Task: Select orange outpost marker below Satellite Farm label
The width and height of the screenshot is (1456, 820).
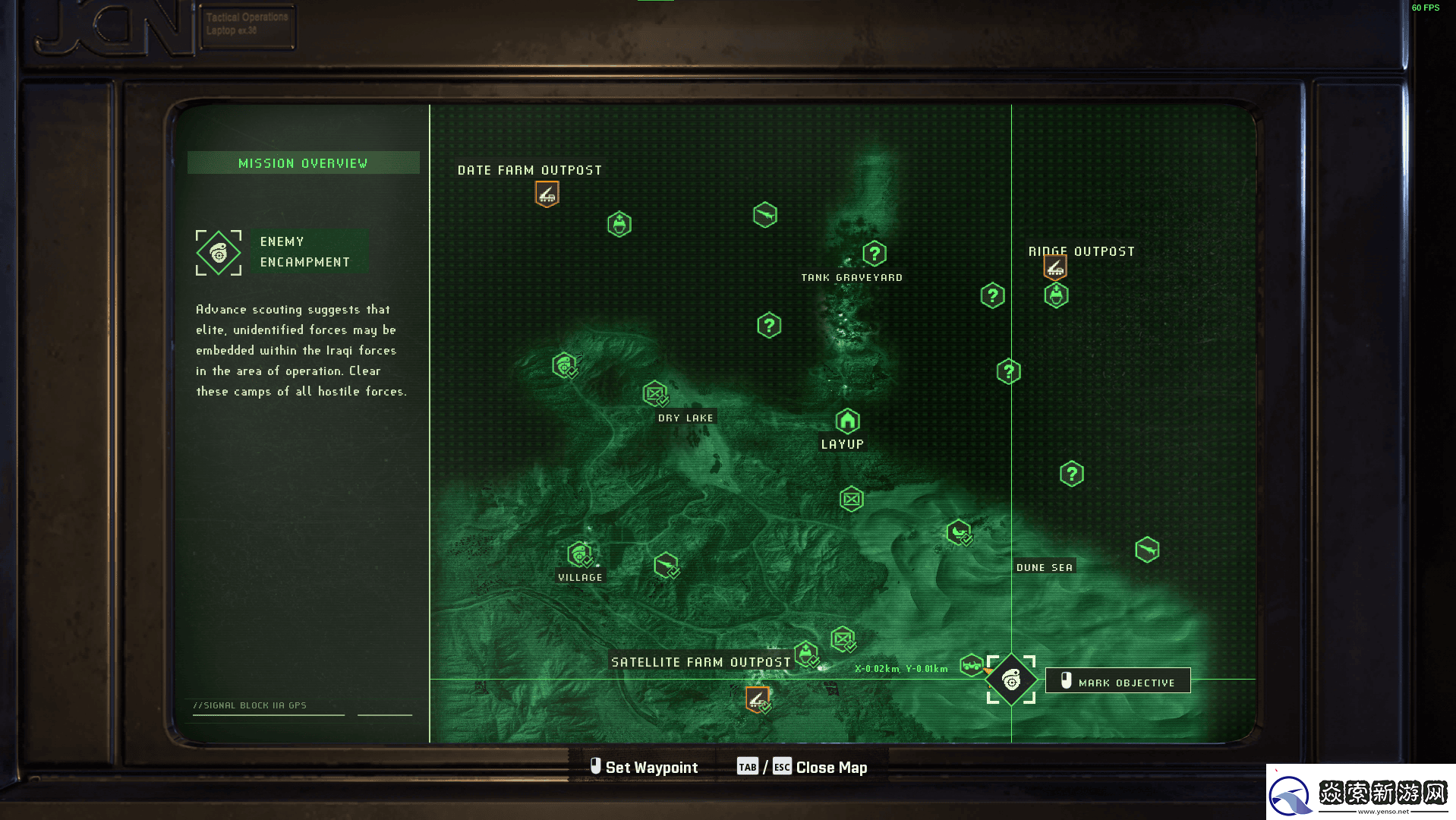Action: click(757, 699)
